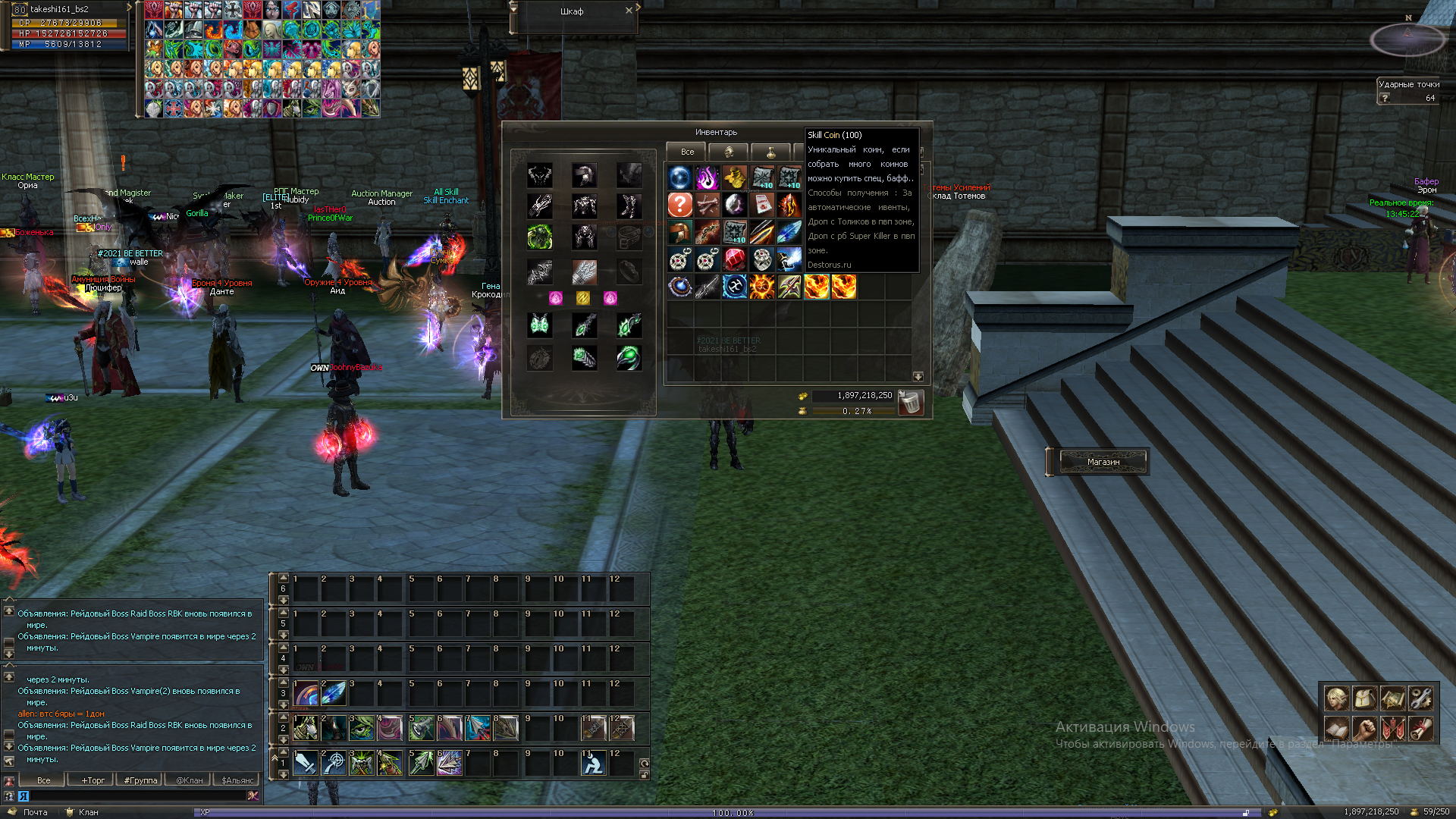
Task: Select the blue feather item in inventory
Action: (x=789, y=232)
